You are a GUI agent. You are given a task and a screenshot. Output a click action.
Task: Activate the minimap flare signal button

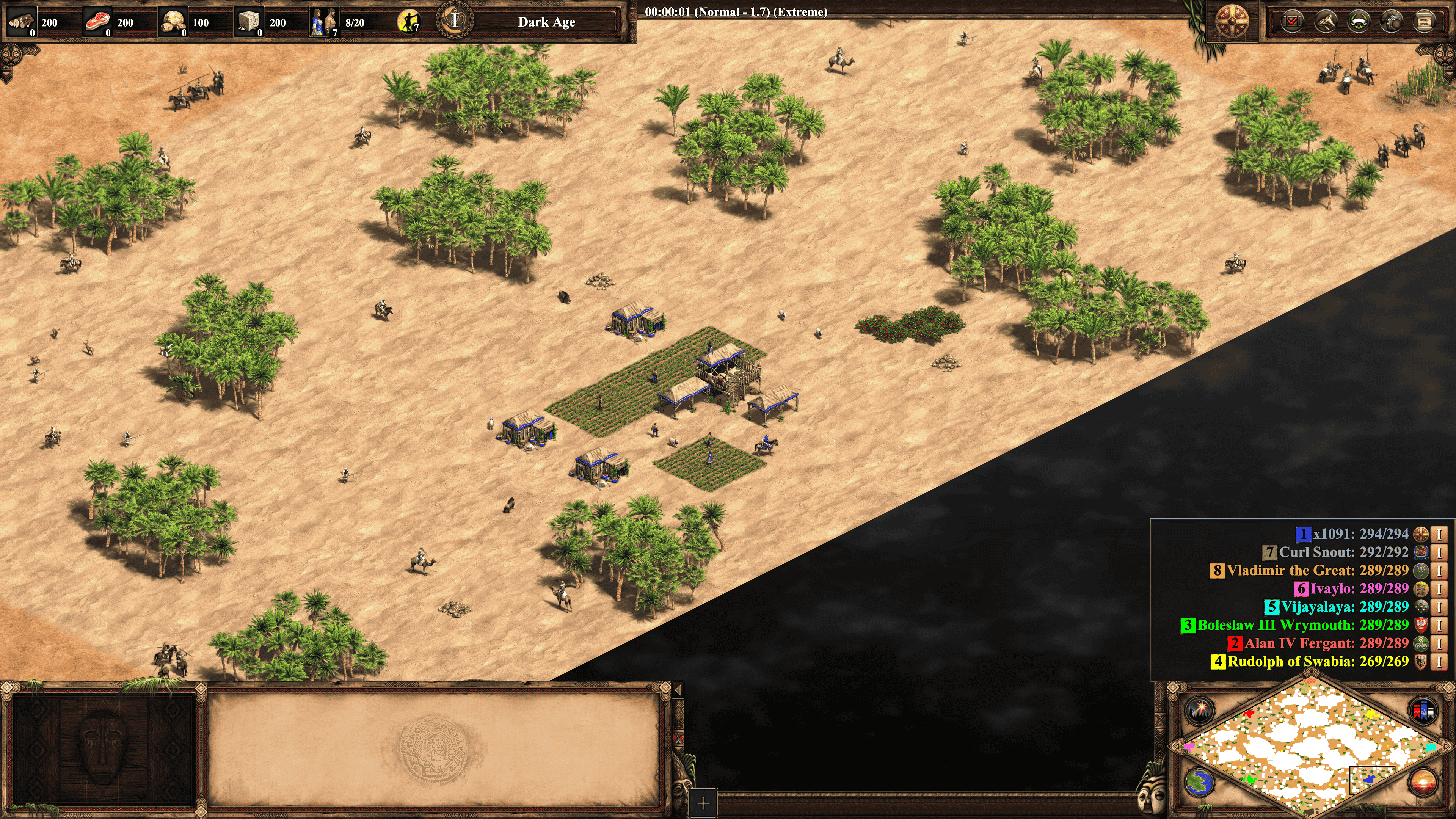click(1199, 710)
